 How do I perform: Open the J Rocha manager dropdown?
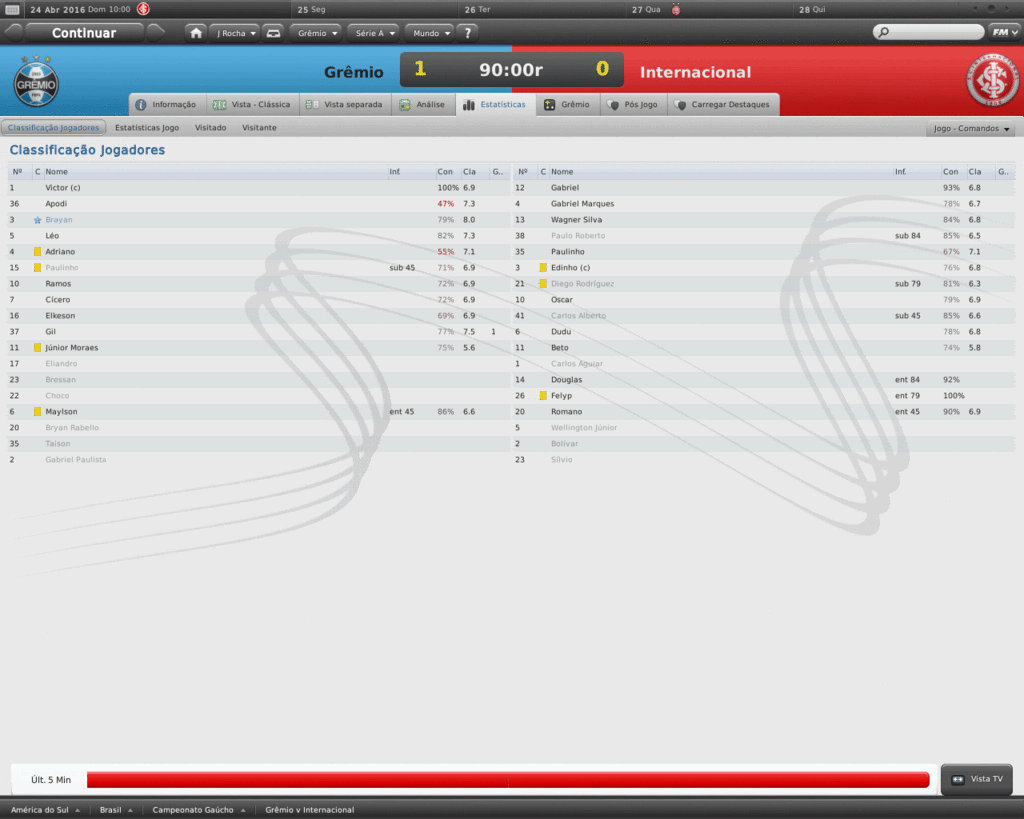point(236,33)
